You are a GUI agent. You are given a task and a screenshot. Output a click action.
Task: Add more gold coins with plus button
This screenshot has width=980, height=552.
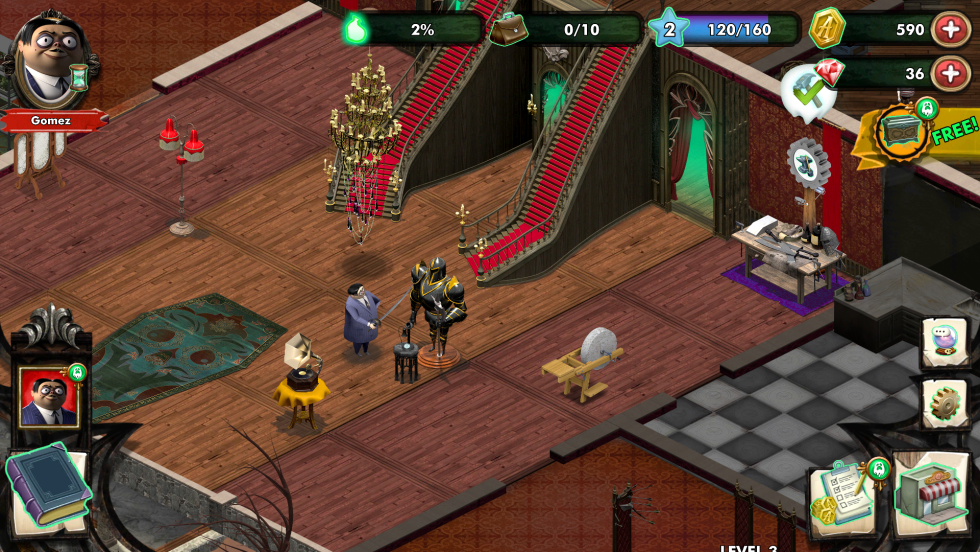coord(949,29)
